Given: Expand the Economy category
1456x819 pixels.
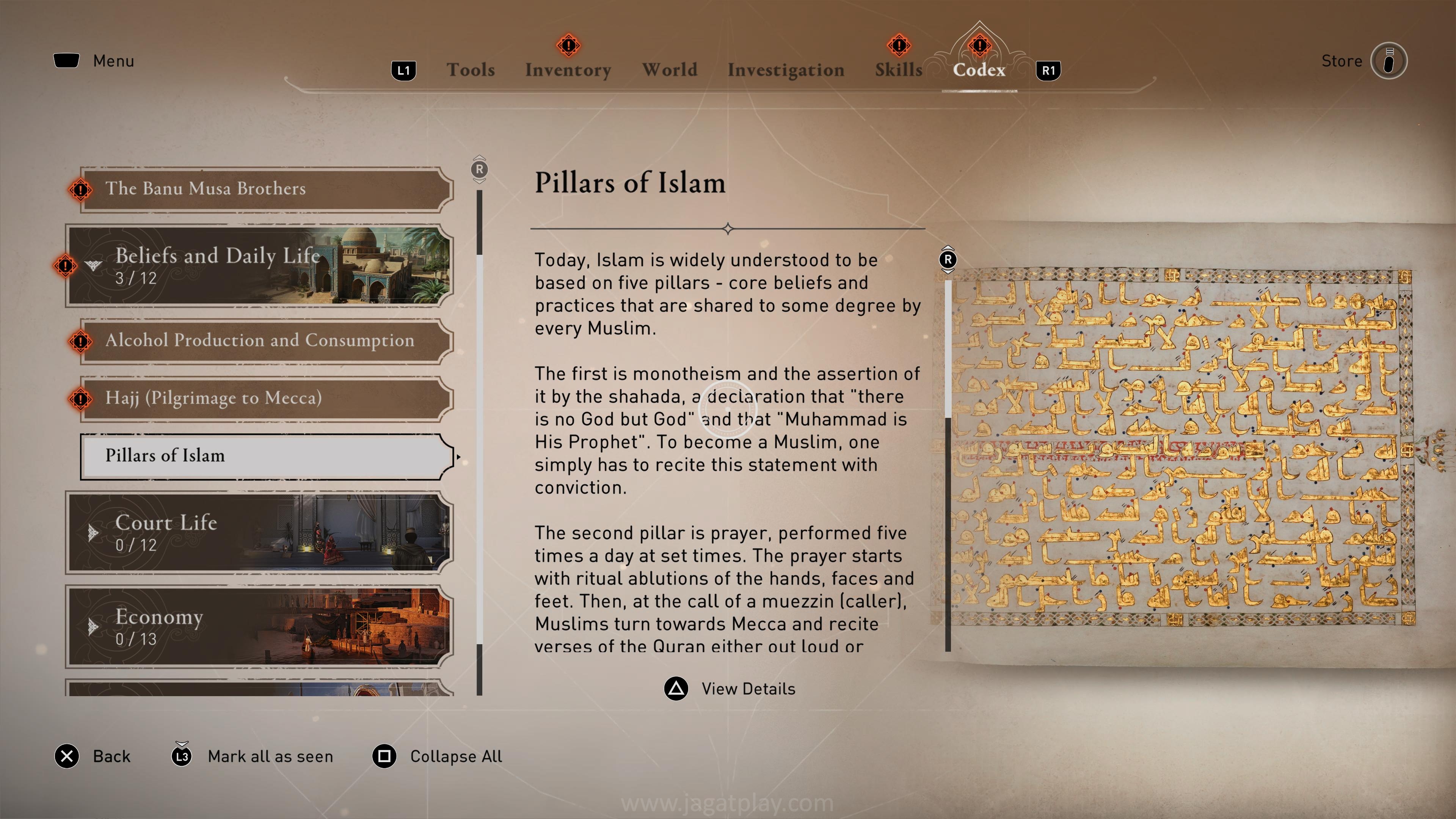Looking at the screenshot, I should tap(260, 626).
